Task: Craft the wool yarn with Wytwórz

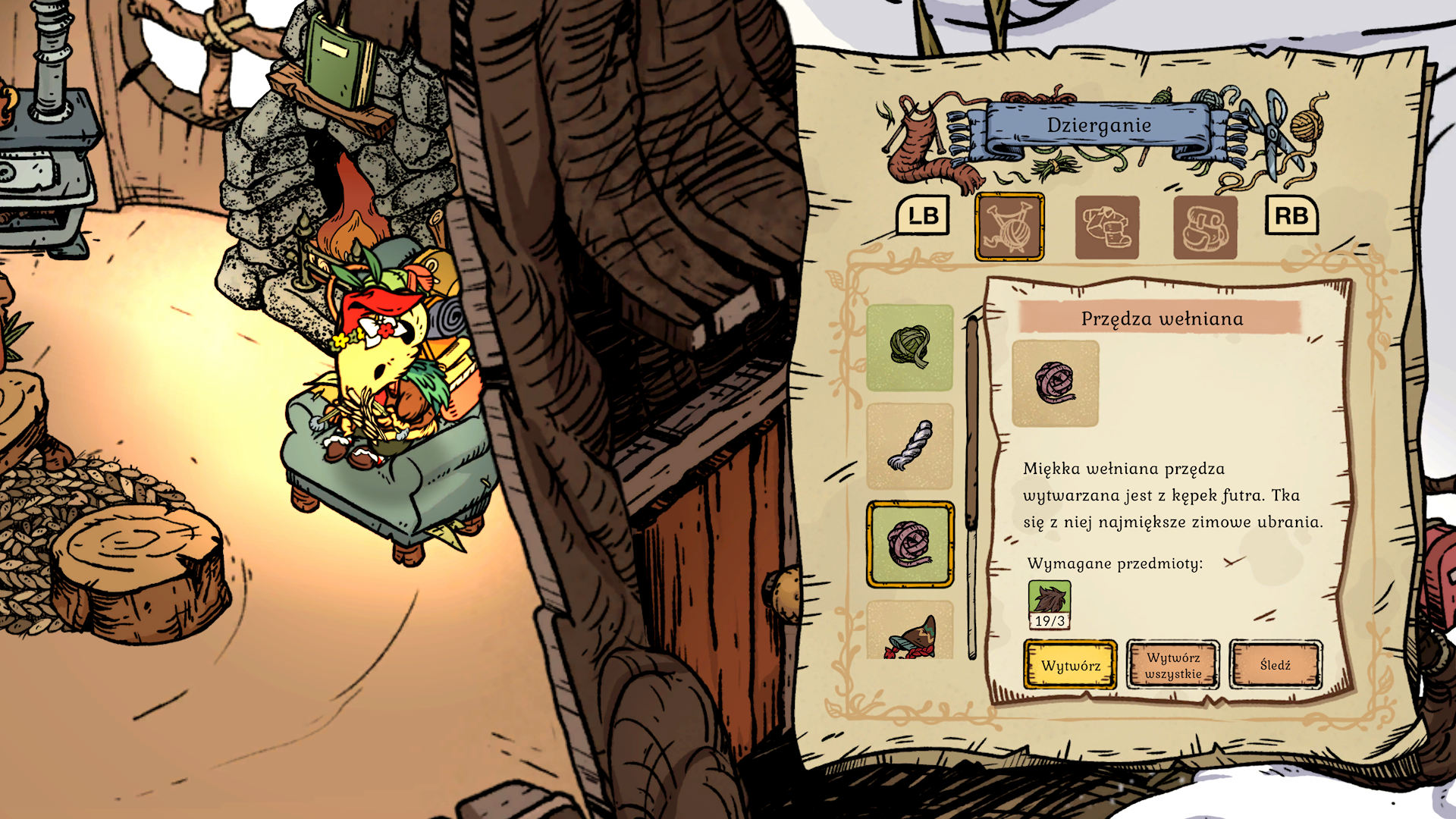Action: 1070,665
